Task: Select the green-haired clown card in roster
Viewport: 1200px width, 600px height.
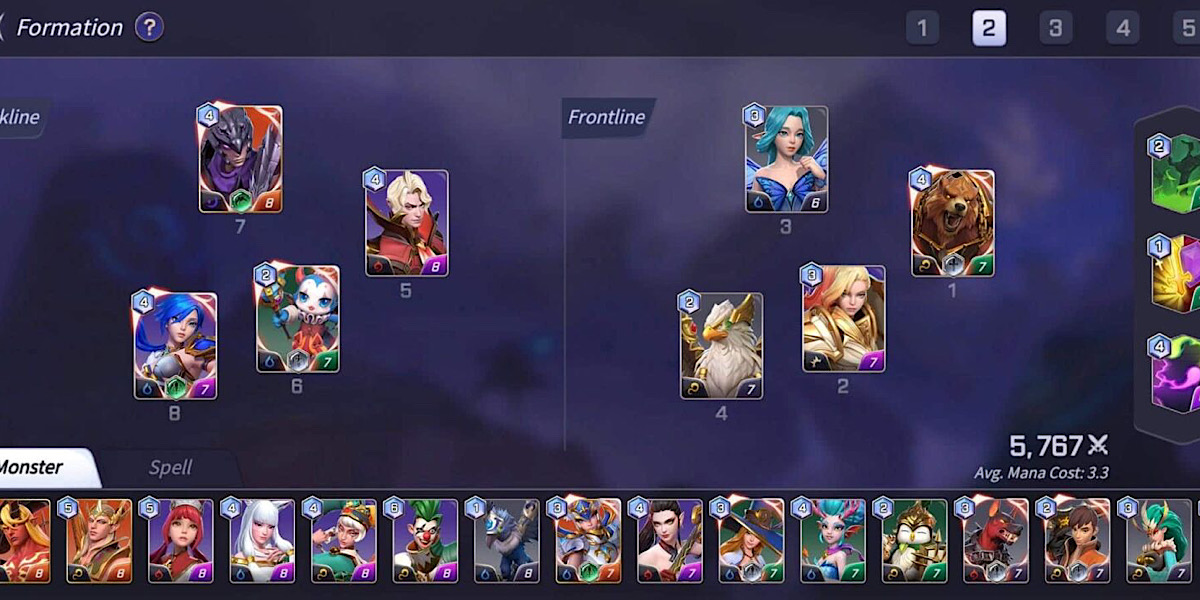Action: click(x=425, y=541)
